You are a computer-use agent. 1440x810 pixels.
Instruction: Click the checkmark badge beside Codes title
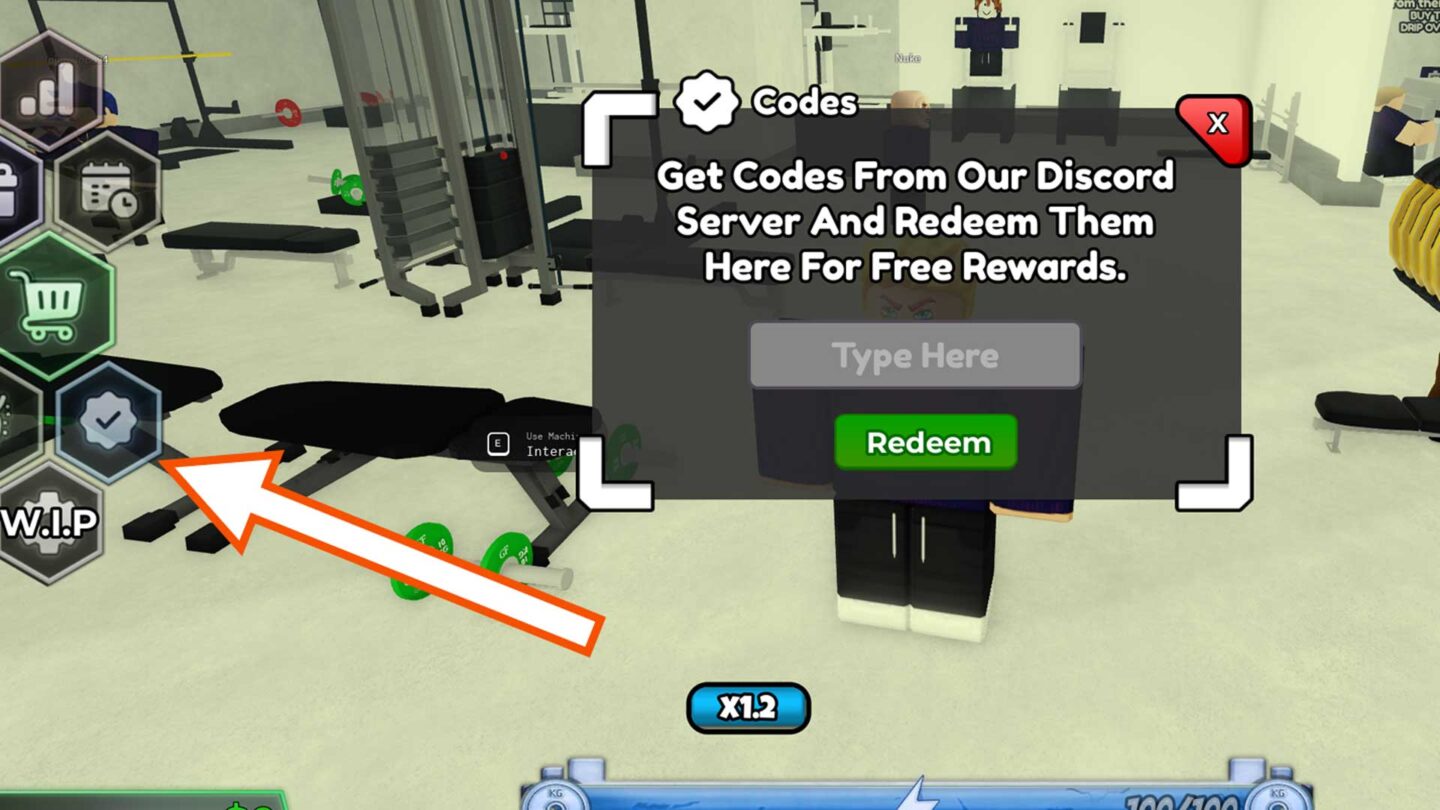click(x=709, y=100)
